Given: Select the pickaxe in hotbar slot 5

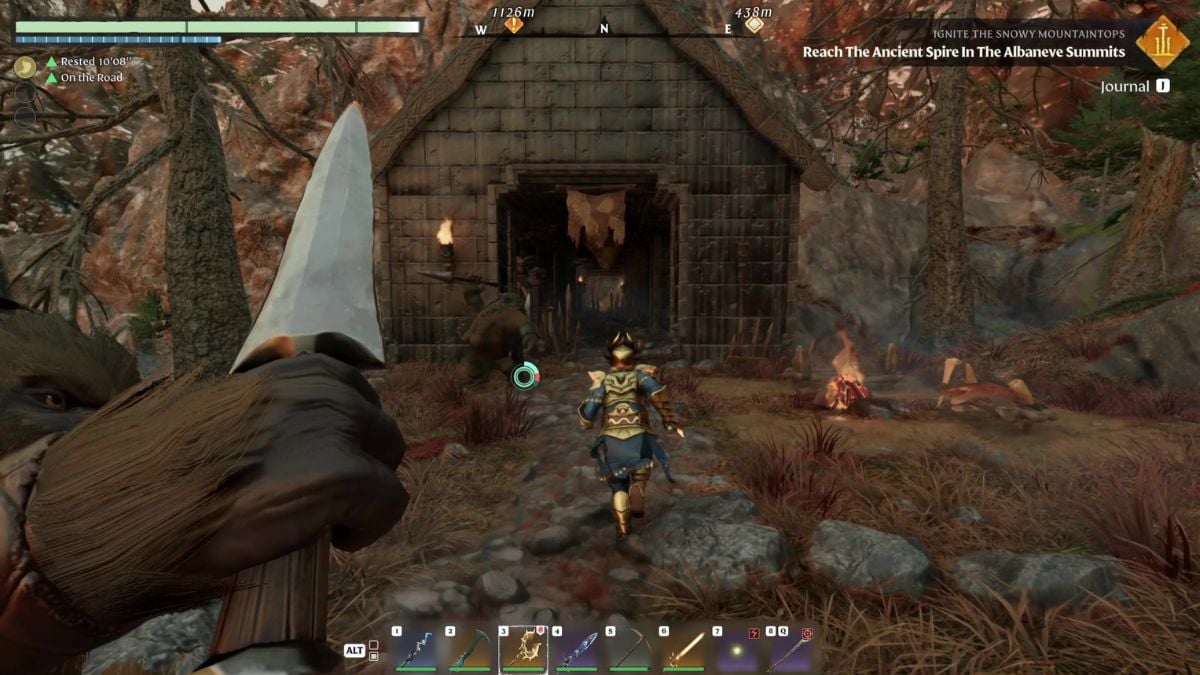Looking at the screenshot, I should (630, 650).
